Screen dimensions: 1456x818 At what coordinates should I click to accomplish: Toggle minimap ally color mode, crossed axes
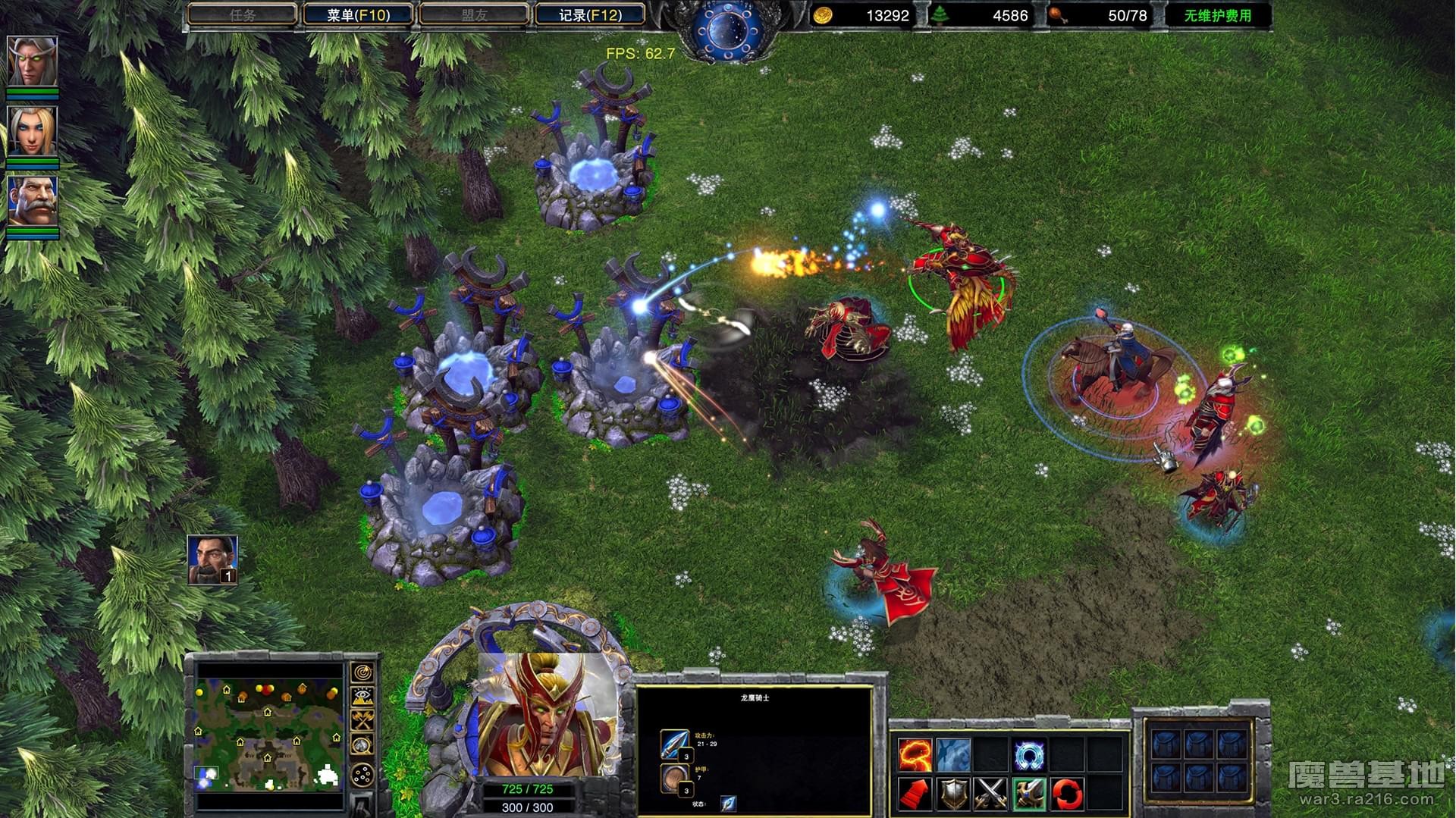coord(362,721)
